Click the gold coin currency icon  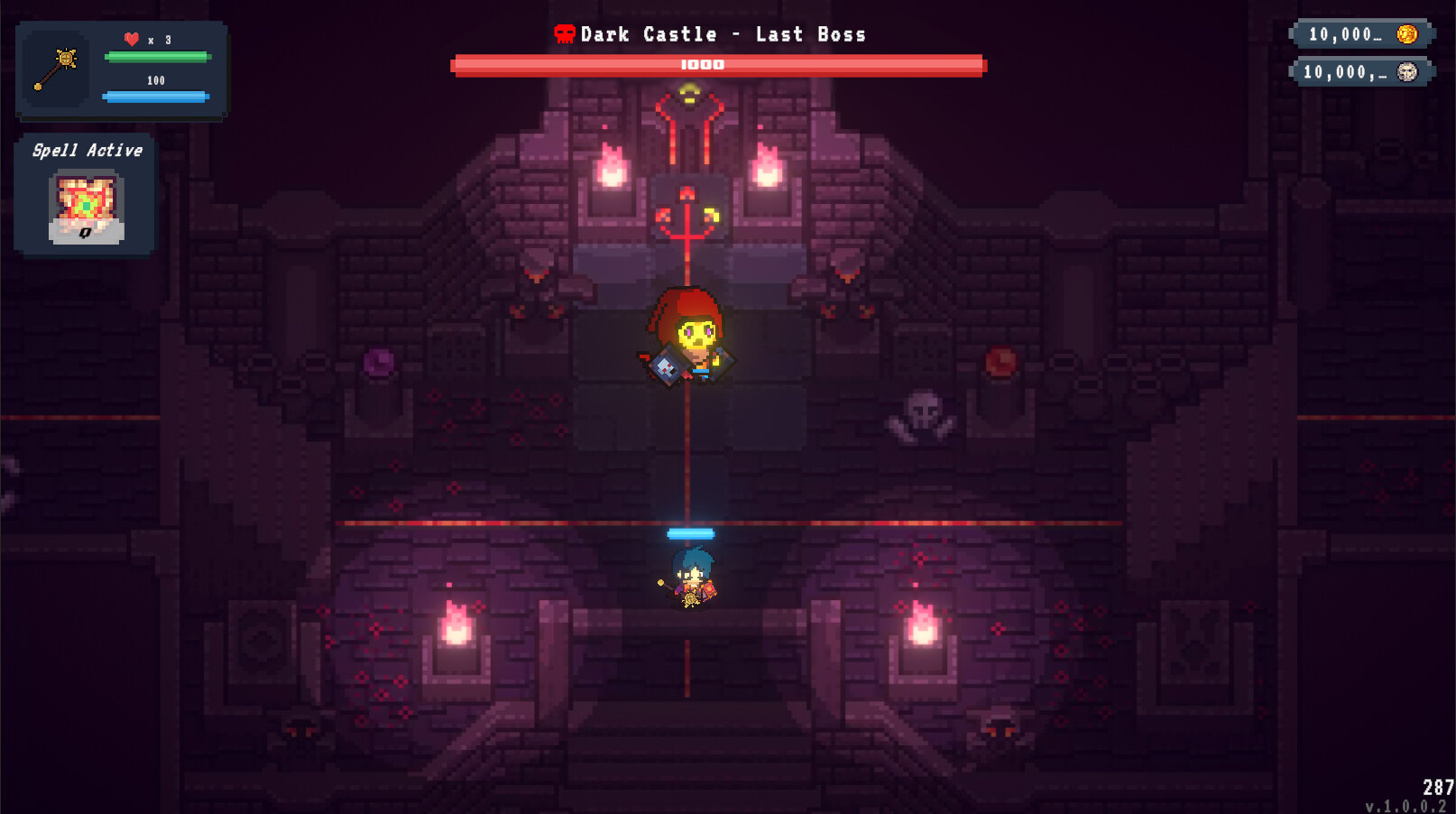1408,33
